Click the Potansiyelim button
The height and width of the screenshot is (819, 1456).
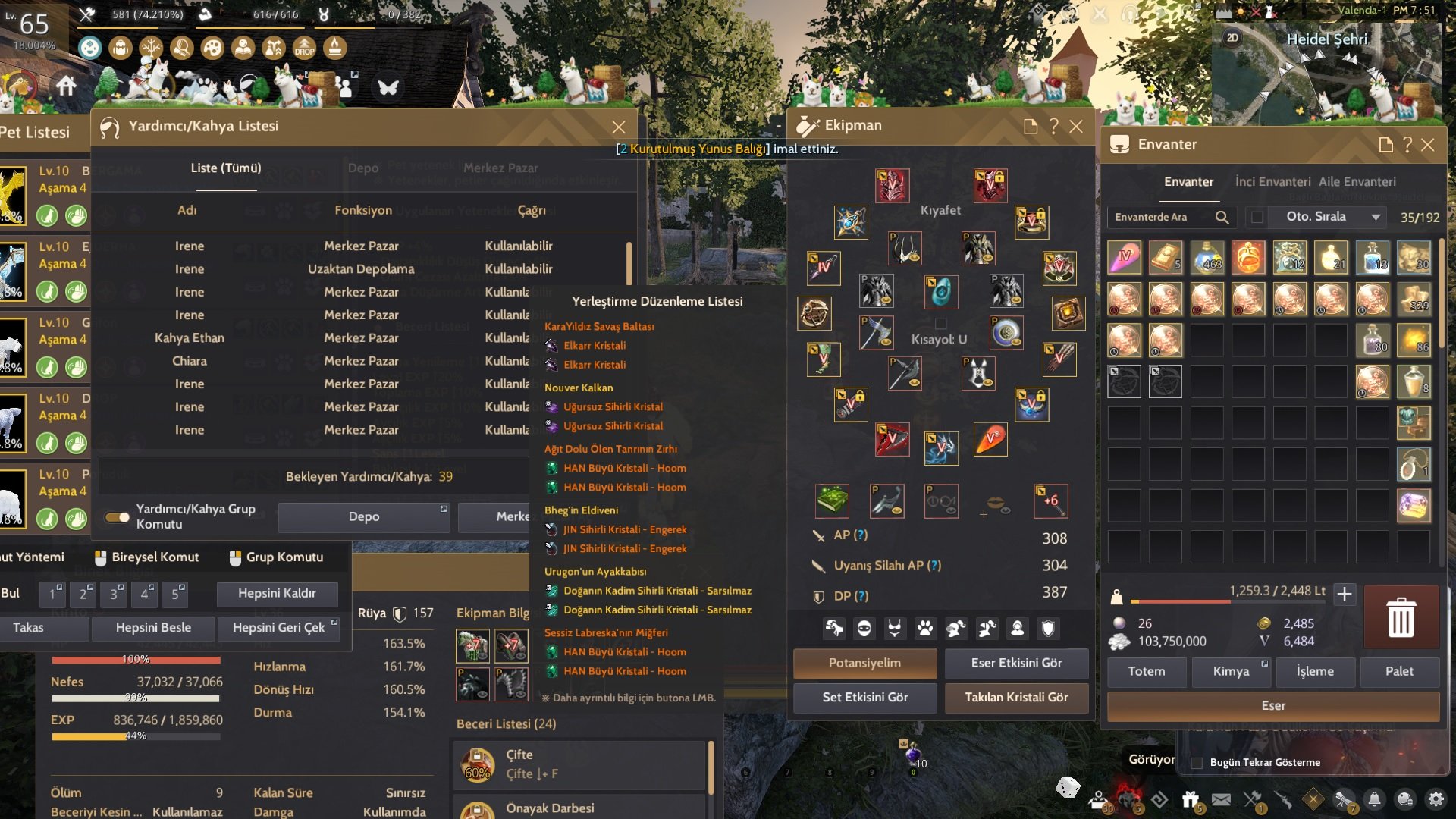pos(864,664)
